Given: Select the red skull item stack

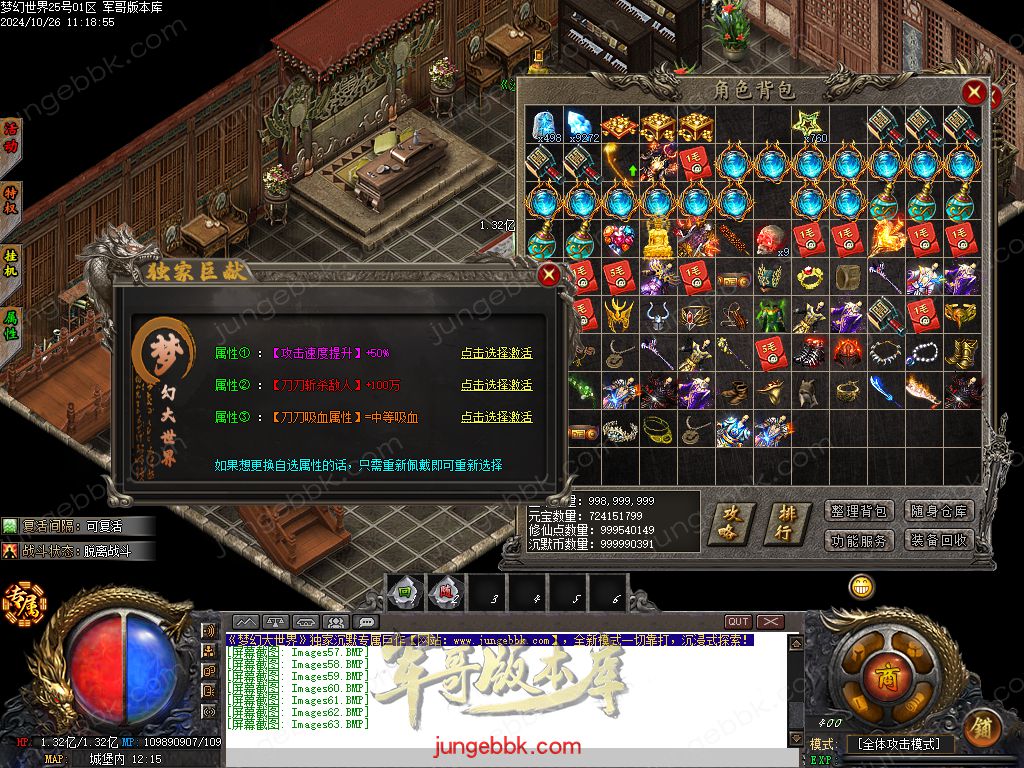Looking at the screenshot, I should click(771, 240).
